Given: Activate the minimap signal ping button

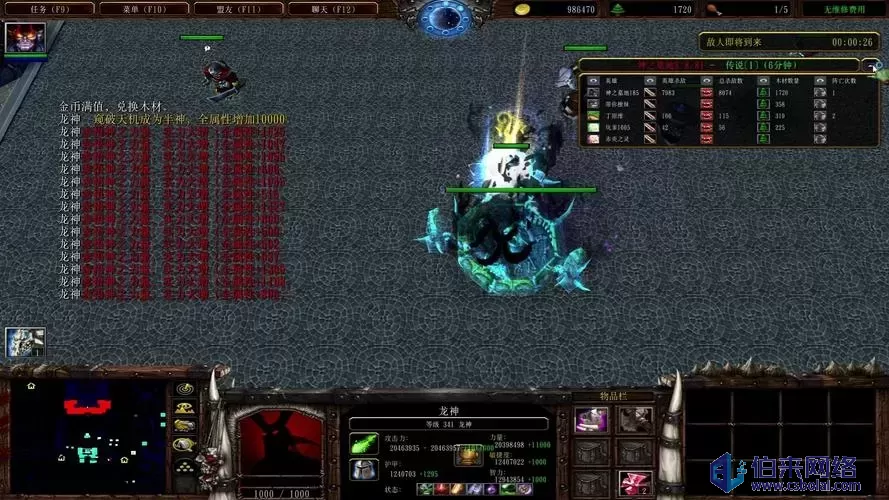Looking at the screenshot, I should [184, 388].
